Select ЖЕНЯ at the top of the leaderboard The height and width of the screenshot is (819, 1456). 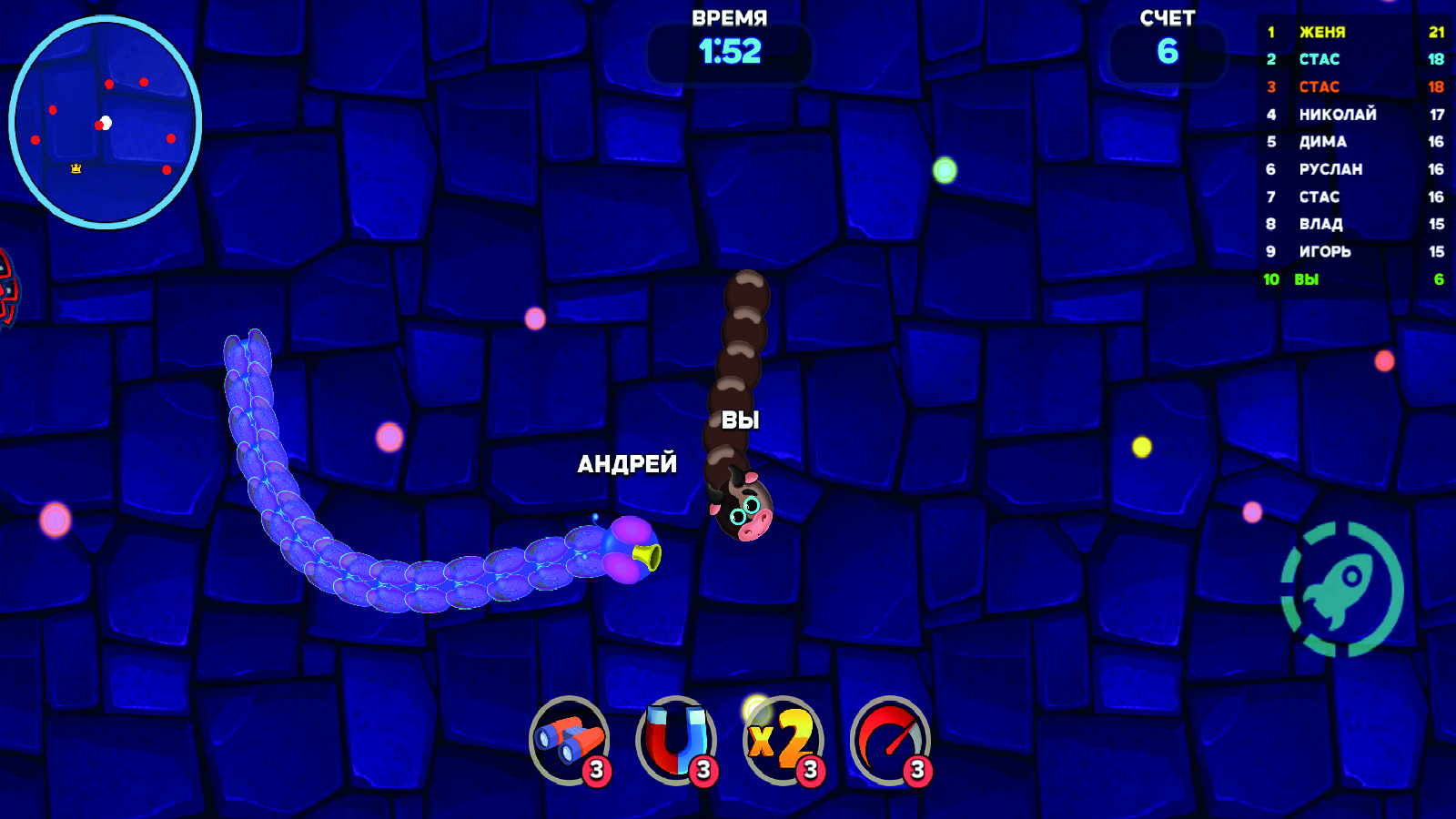click(x=1321, y=32)
